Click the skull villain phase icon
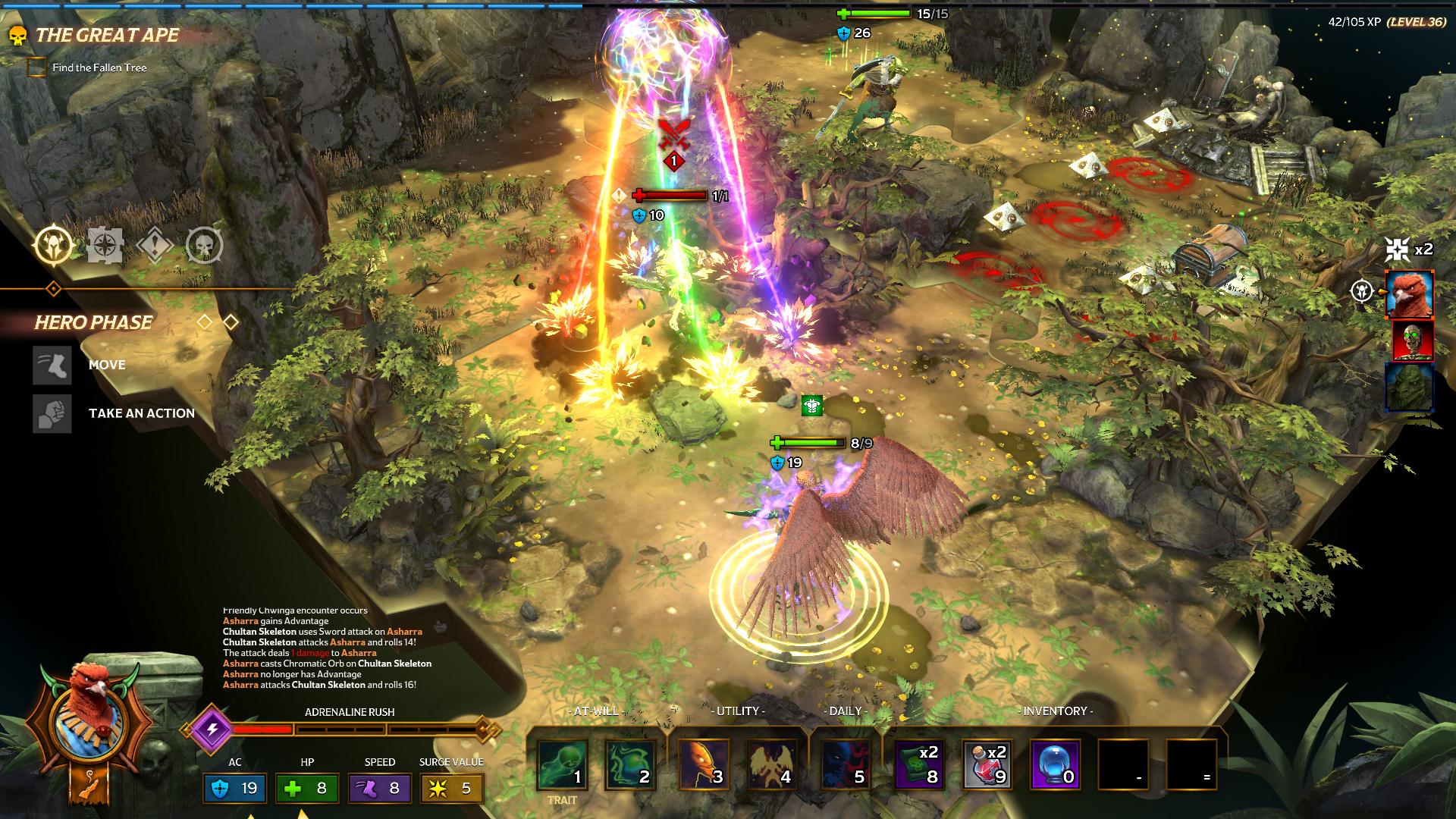The width and height of the screenshot is (1456, 819). (204, 245)
